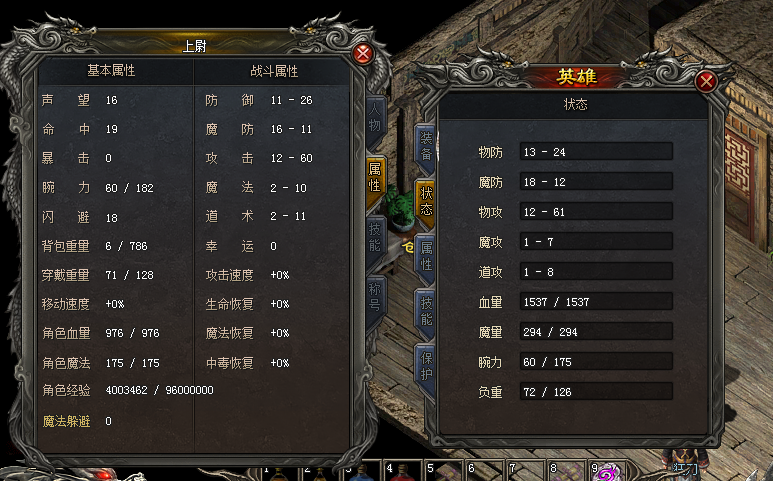The image size is (773, 481).
Task: Switch to the hero's 属性 tab
Action: (425, 256)
